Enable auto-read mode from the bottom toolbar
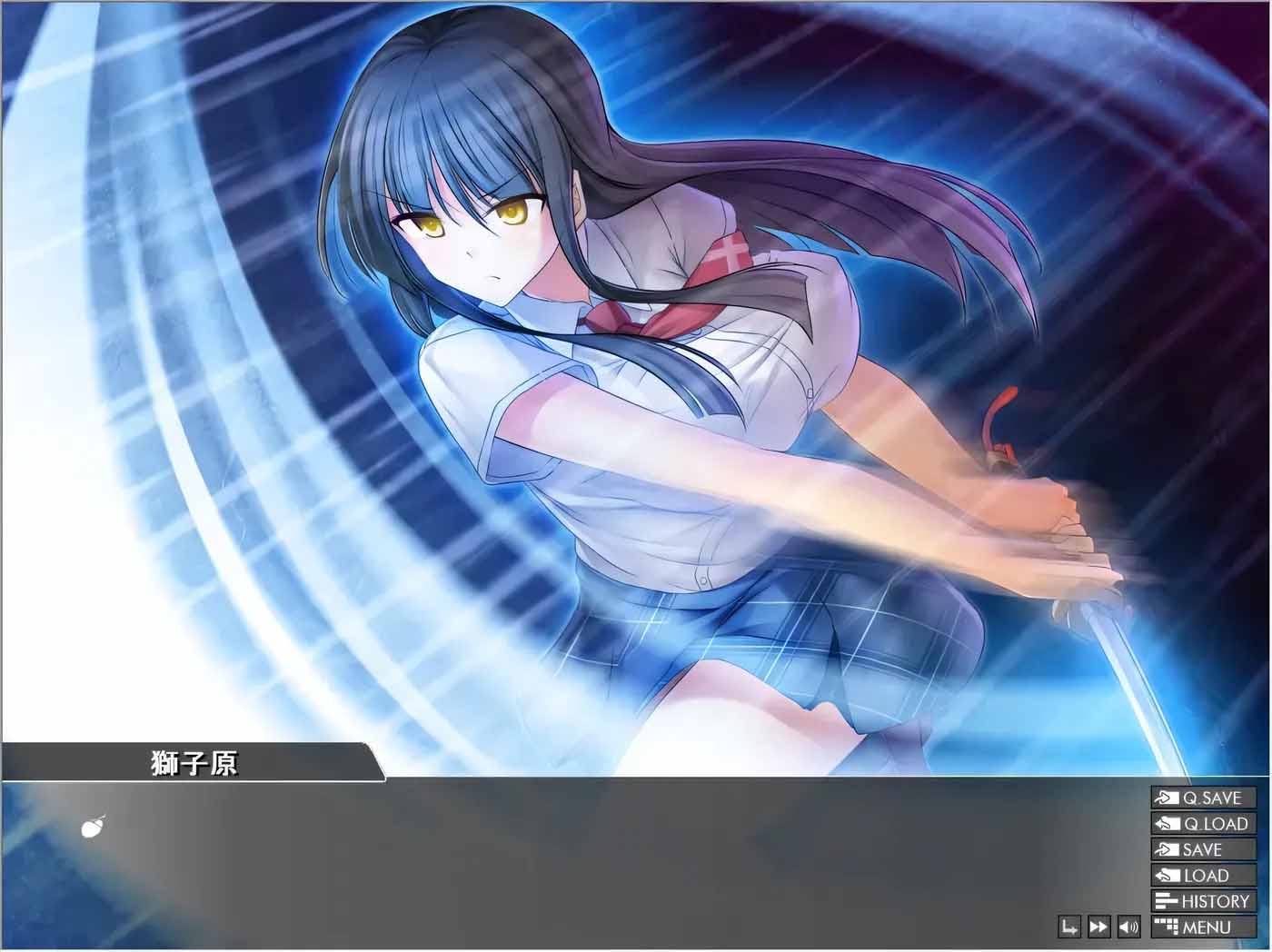 (1068, 927)
